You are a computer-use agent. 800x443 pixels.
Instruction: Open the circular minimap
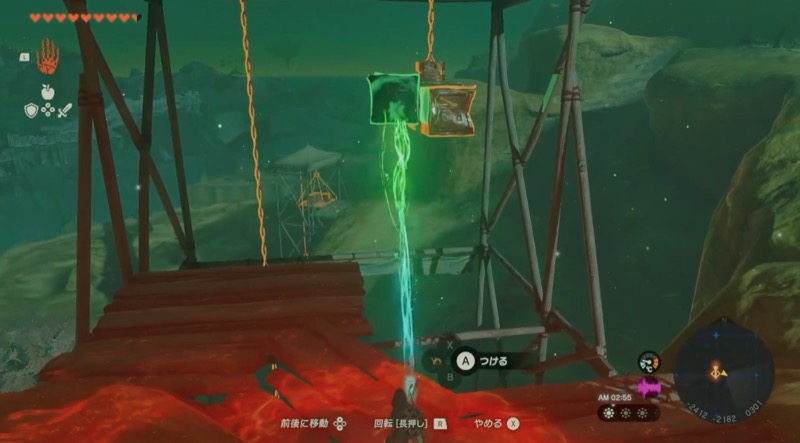tap(724, 368)
